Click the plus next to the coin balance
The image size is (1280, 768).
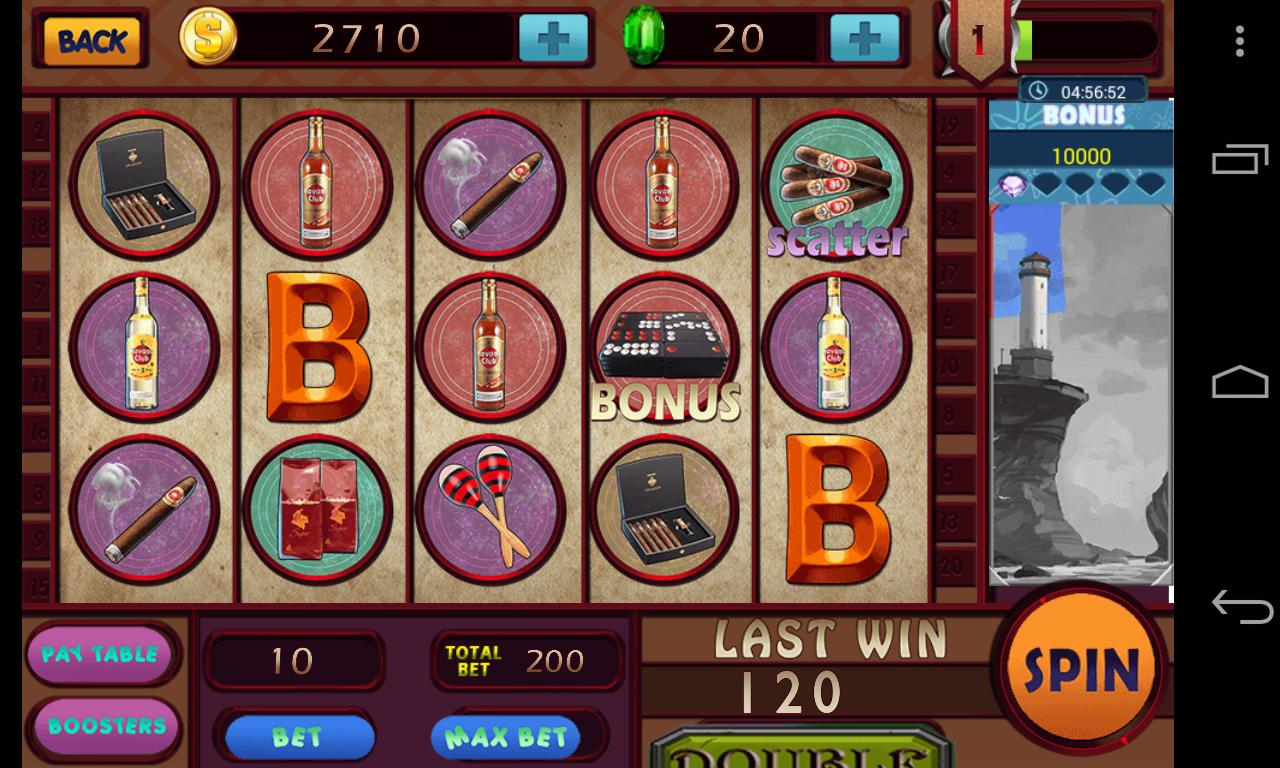[x=553, y=37]
